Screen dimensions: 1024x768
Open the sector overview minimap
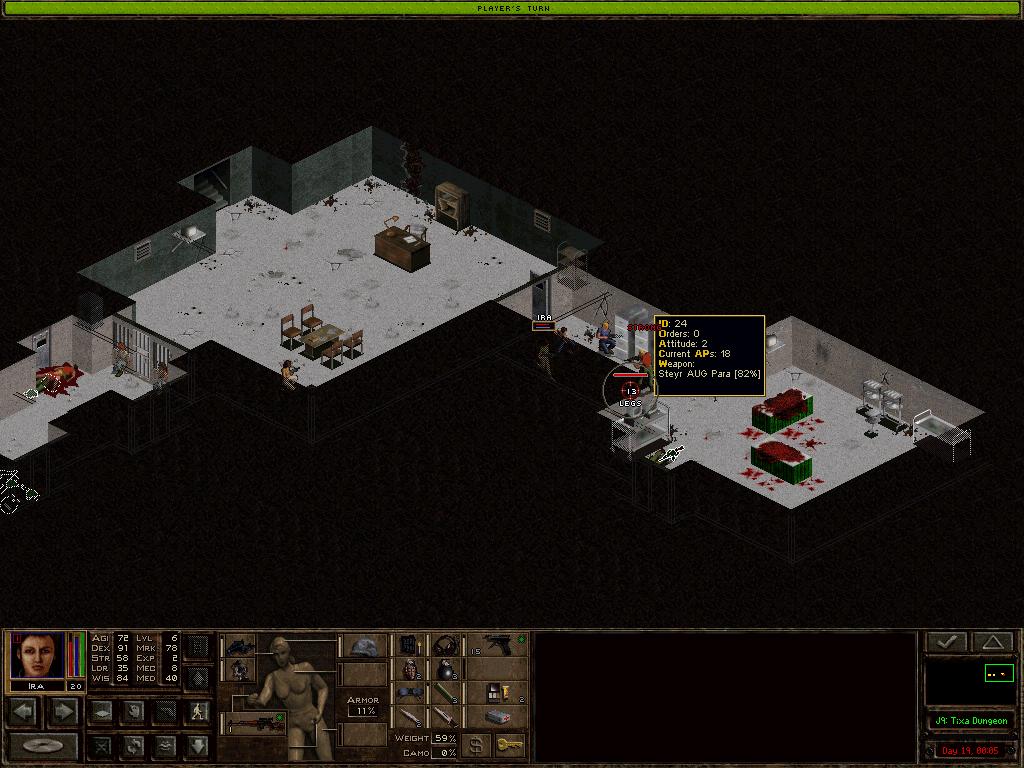(969, 683)
